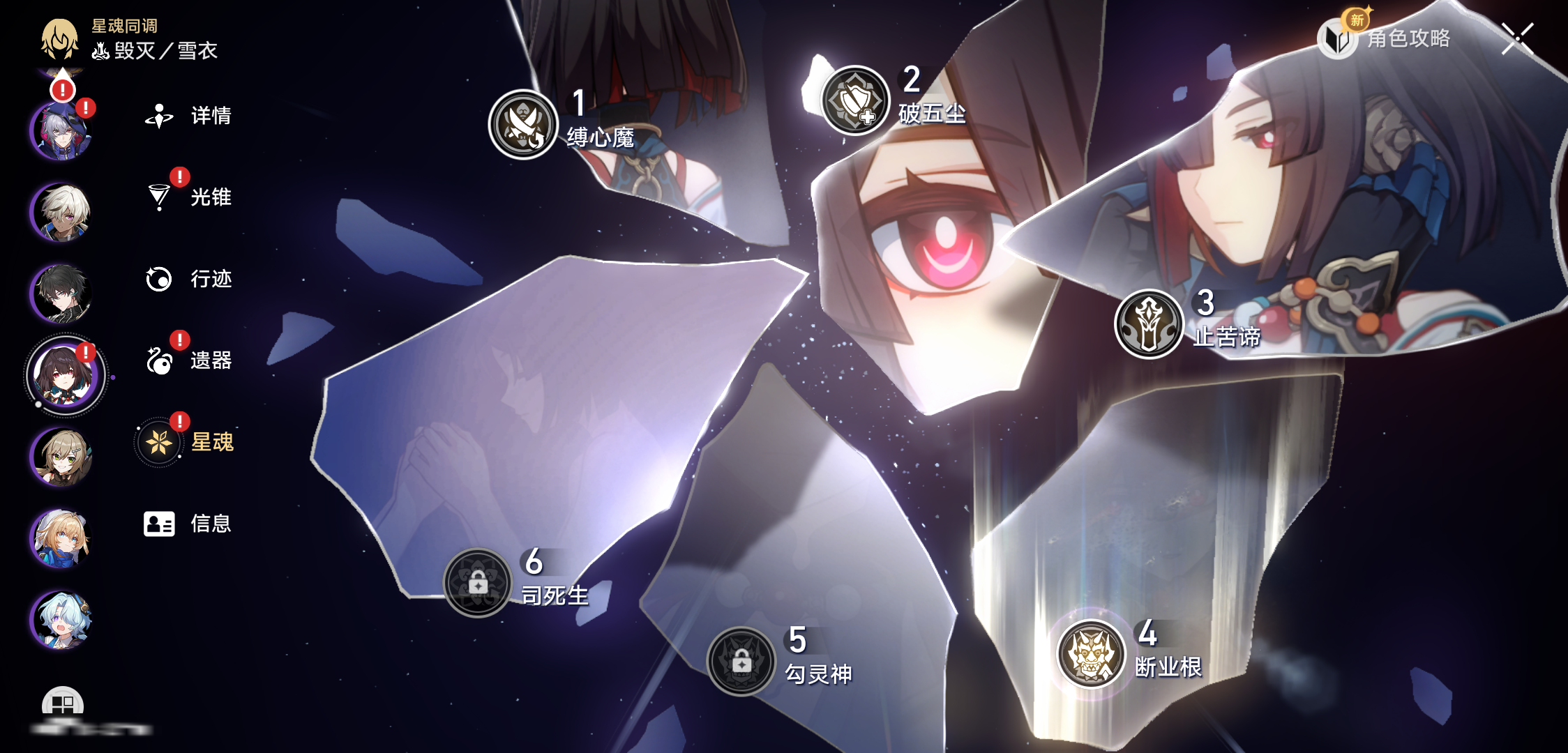This screenshot has width=1568, height=753.
Task: Open the 行迹 traces tab
Action: [188, 279]
